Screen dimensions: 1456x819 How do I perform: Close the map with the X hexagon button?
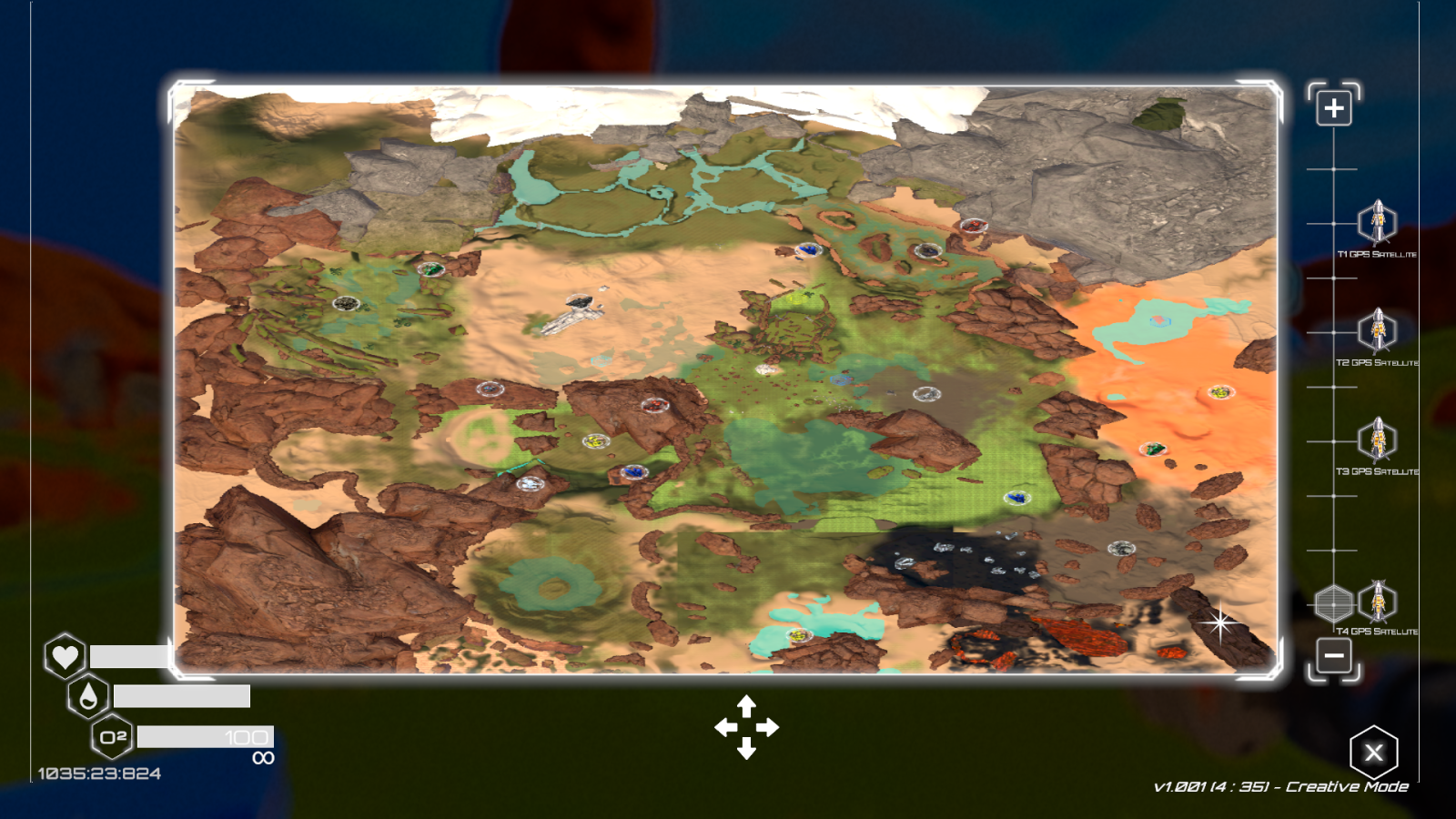click(x=1372, y=751)
